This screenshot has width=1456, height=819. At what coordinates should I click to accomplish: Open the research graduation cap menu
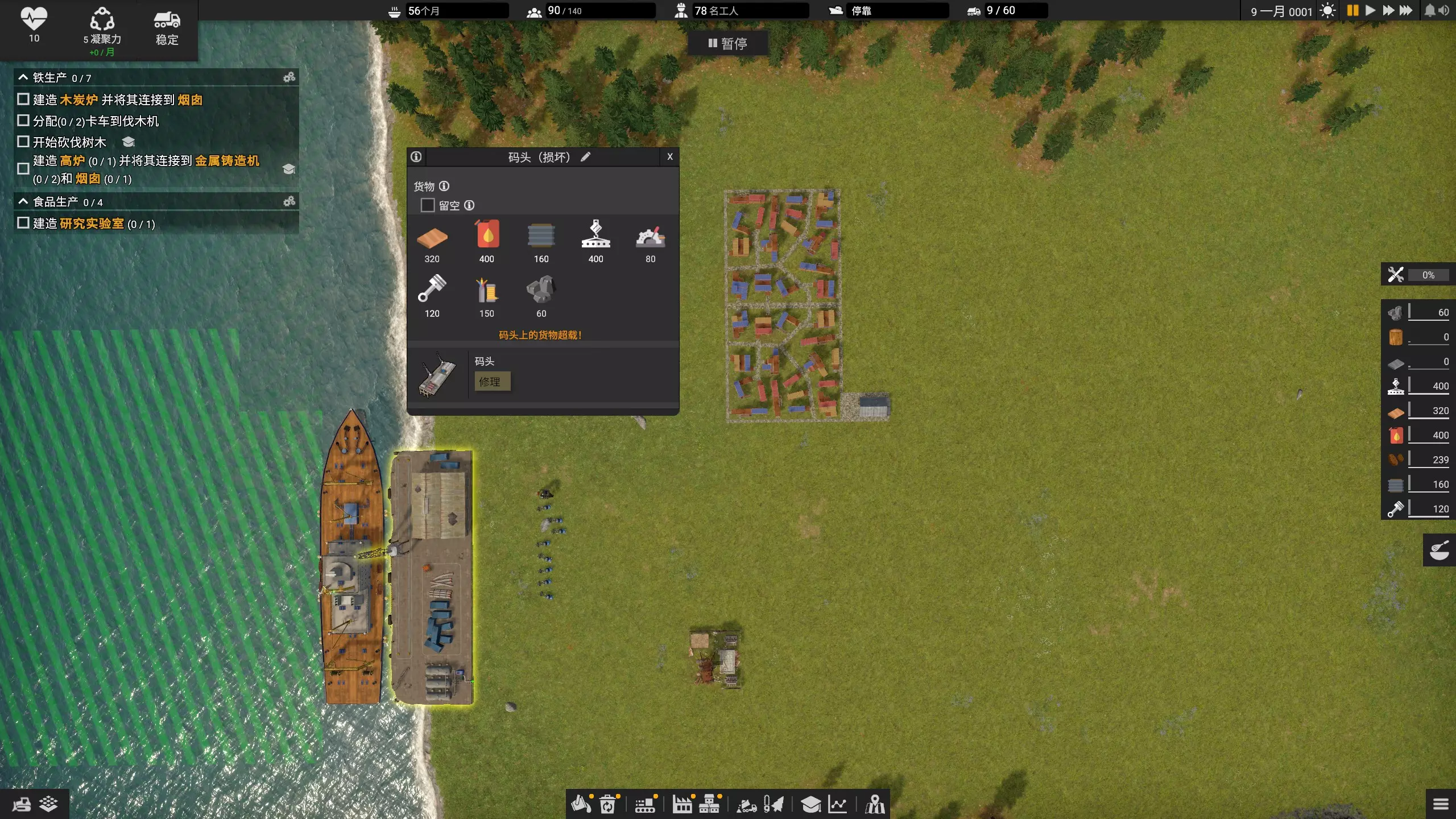[810, 804]
